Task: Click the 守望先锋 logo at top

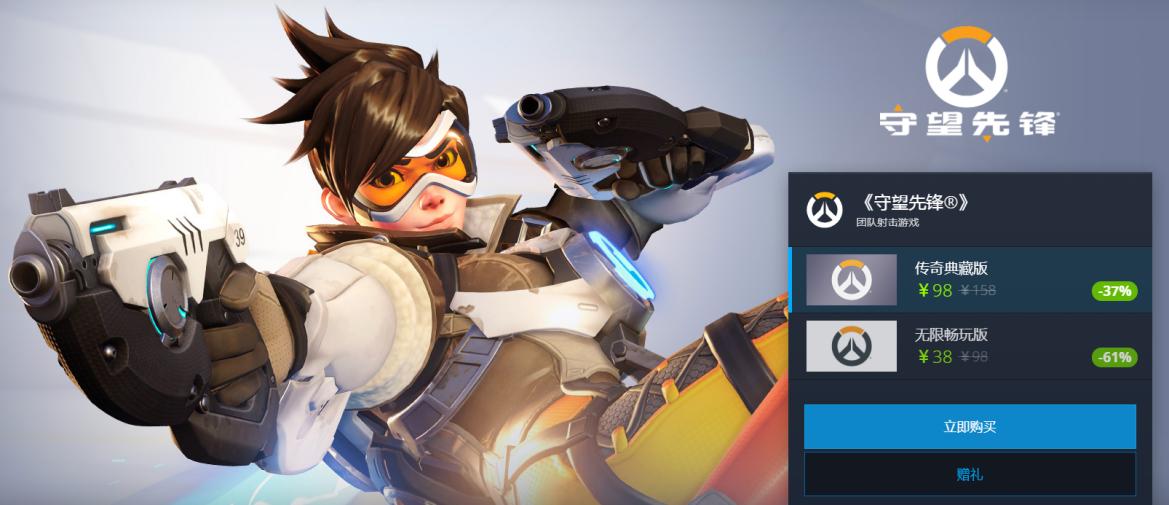Action: (966, 85)
